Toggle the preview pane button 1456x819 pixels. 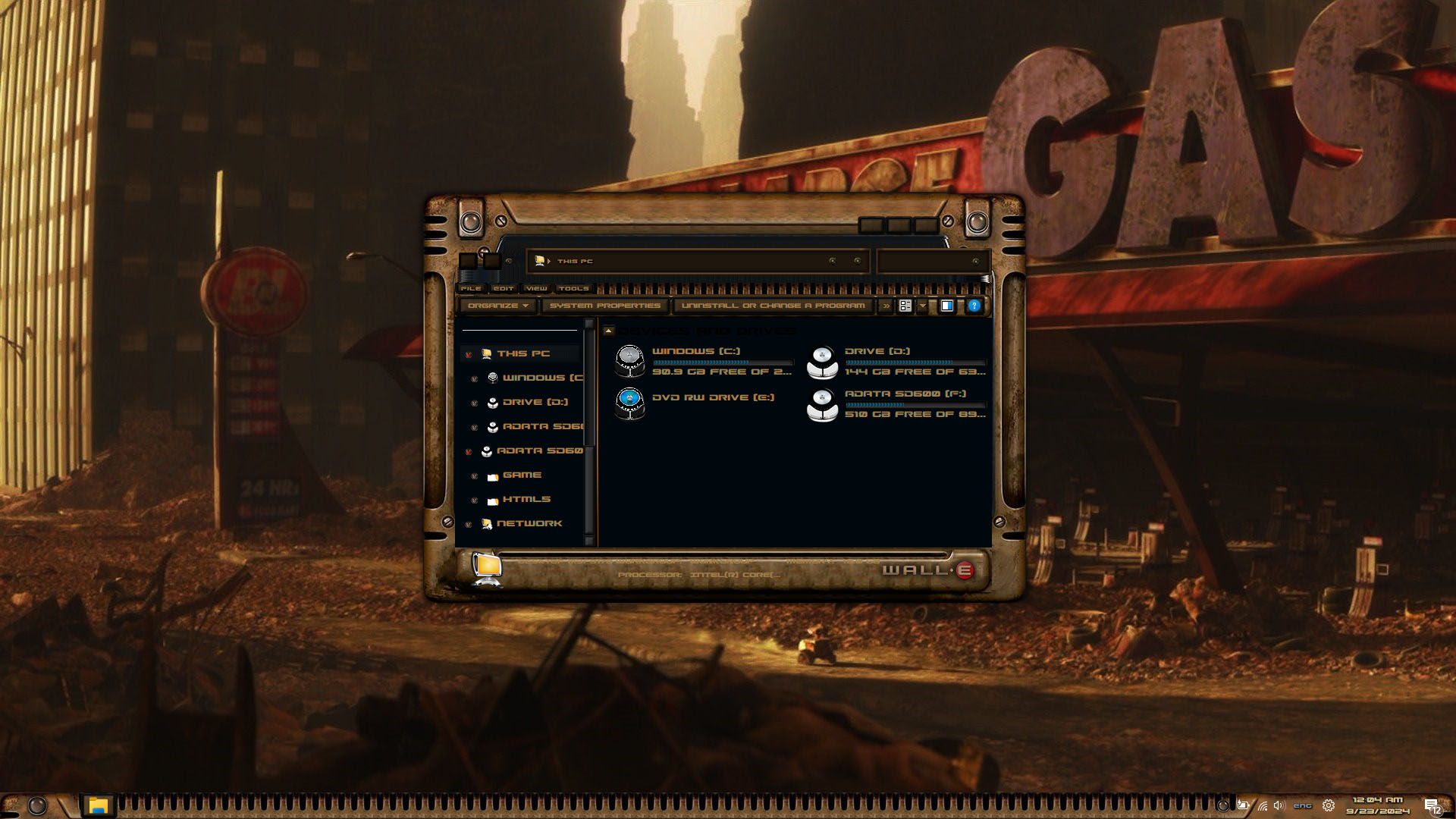point(947,306)
